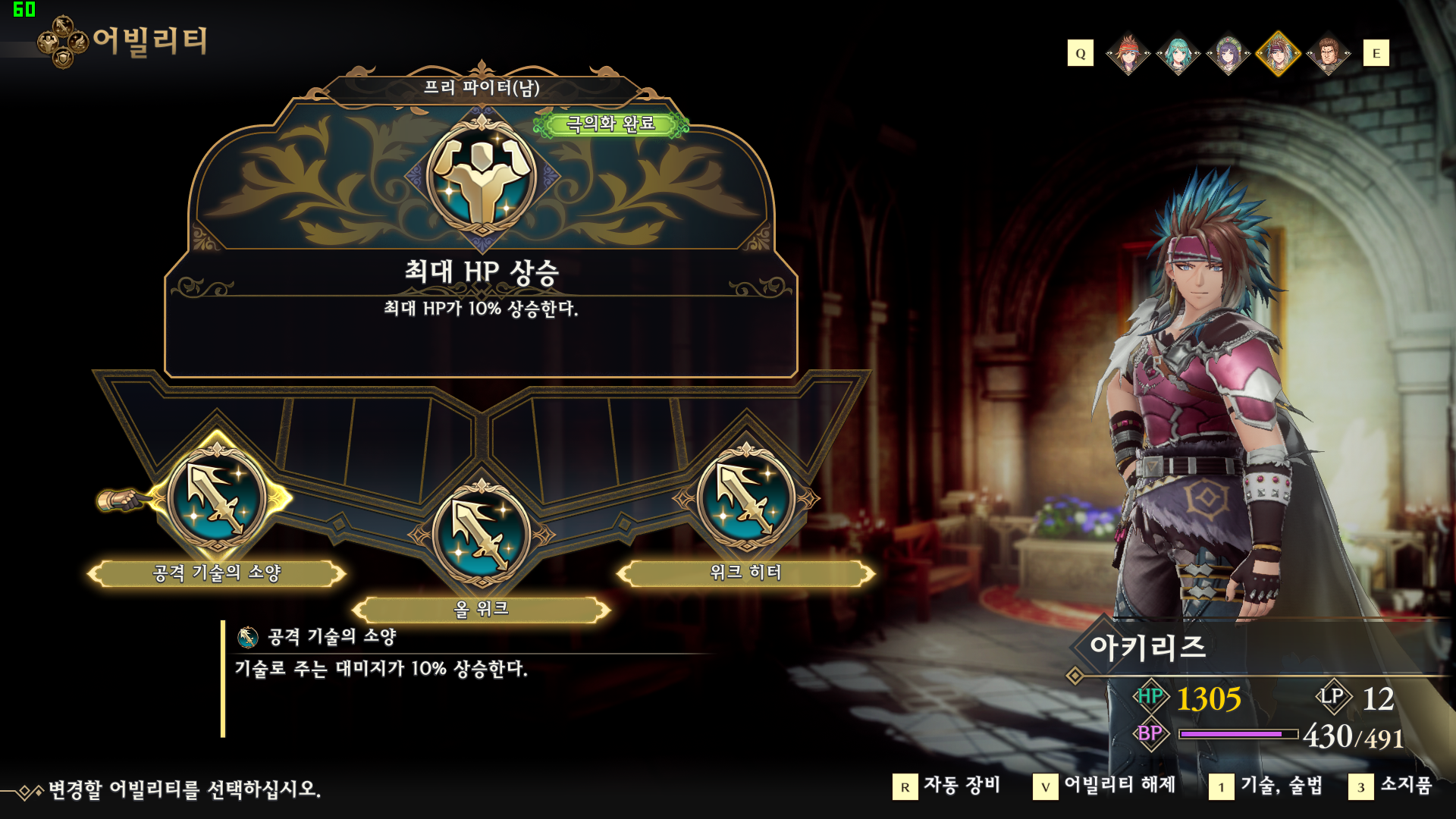Switch to the teal-haired girl party portrait

(1178, 54)
